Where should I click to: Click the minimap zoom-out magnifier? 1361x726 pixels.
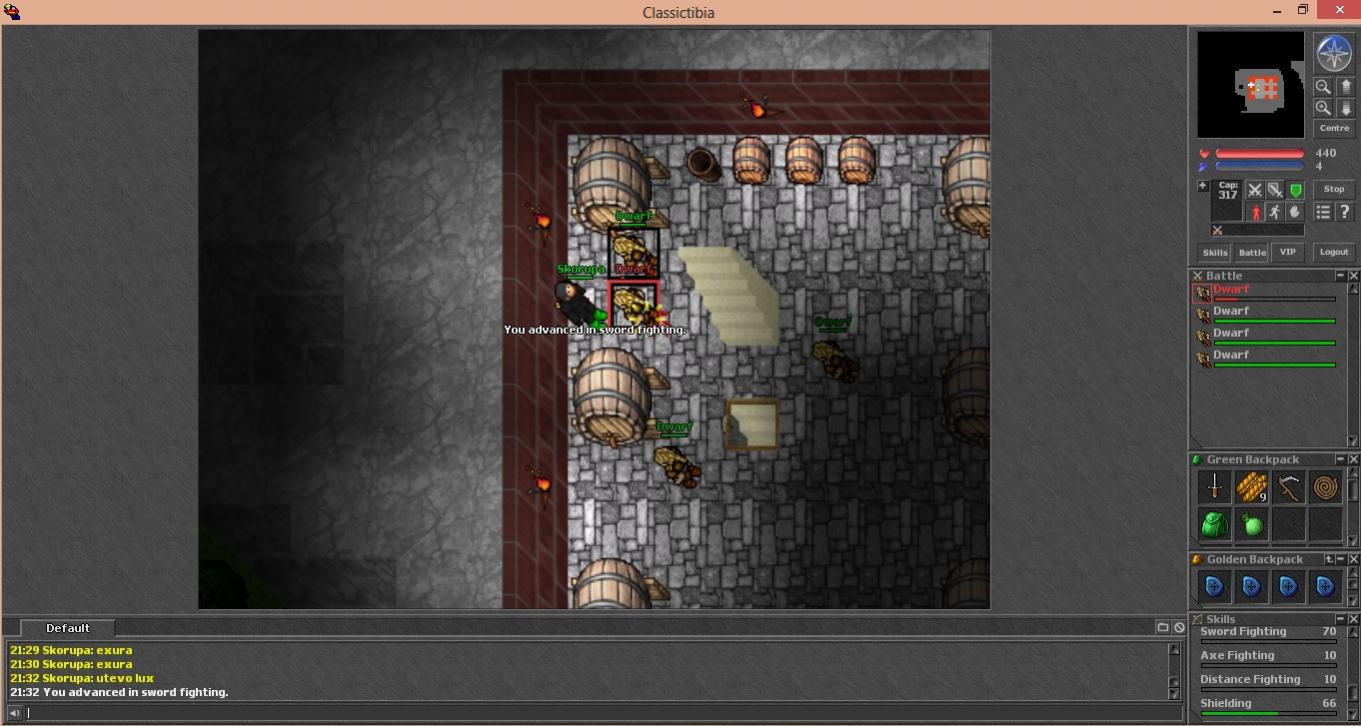coord(1323,87)
